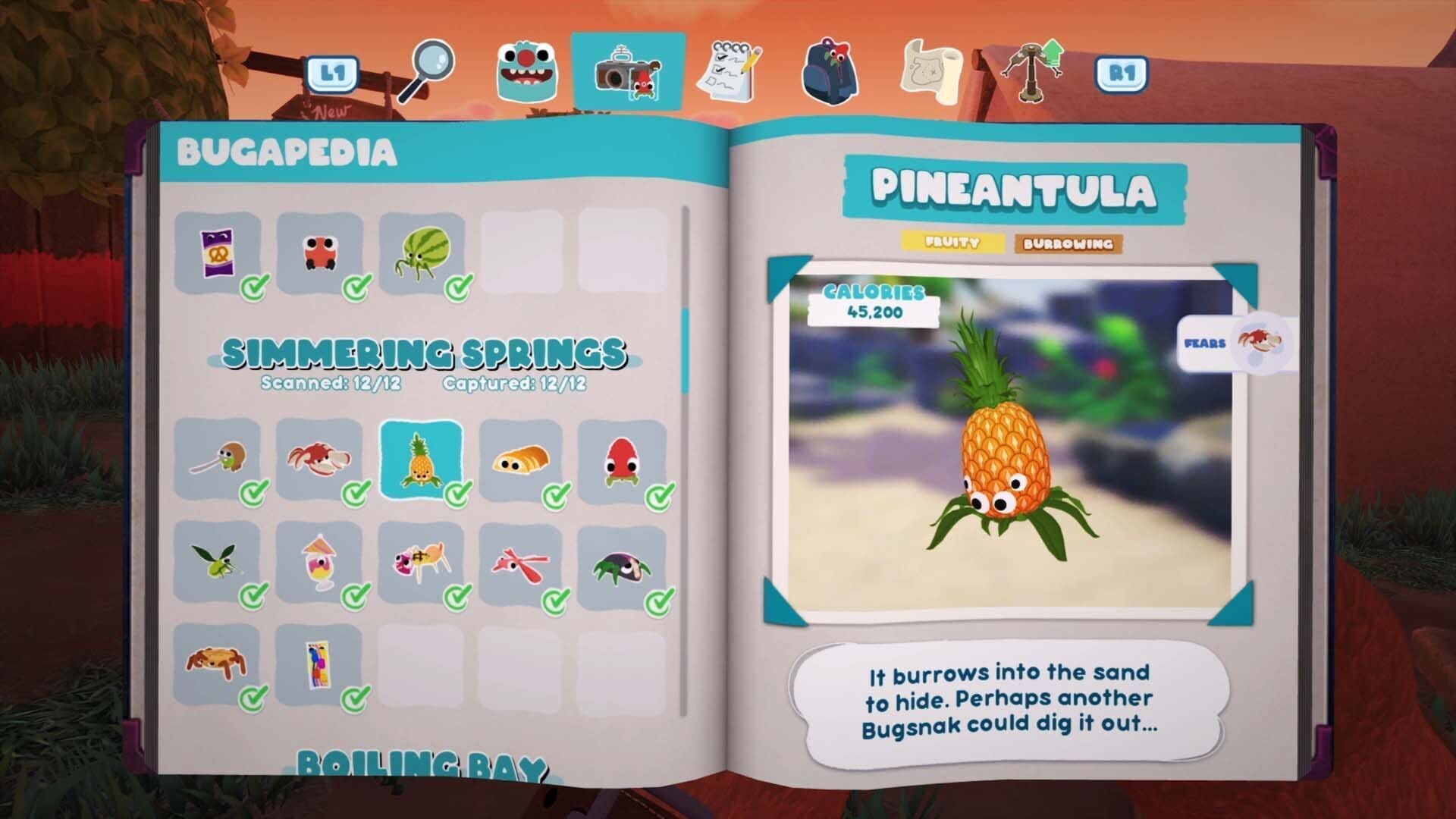The image size is (1456, 819).
Task: Click the Bugapedia list scrollbar
Action: point(686,350)
